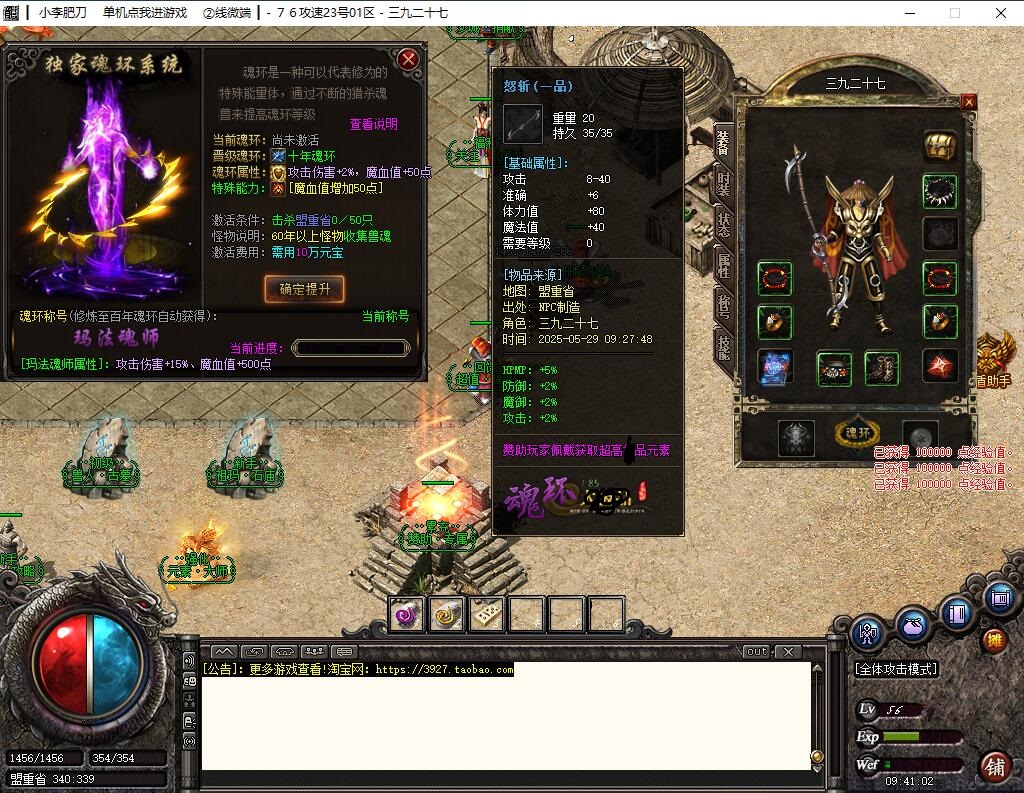This screenshot has width=1024, height=793.
Task: Close the soul ring system panel
Action: (408, 59)
